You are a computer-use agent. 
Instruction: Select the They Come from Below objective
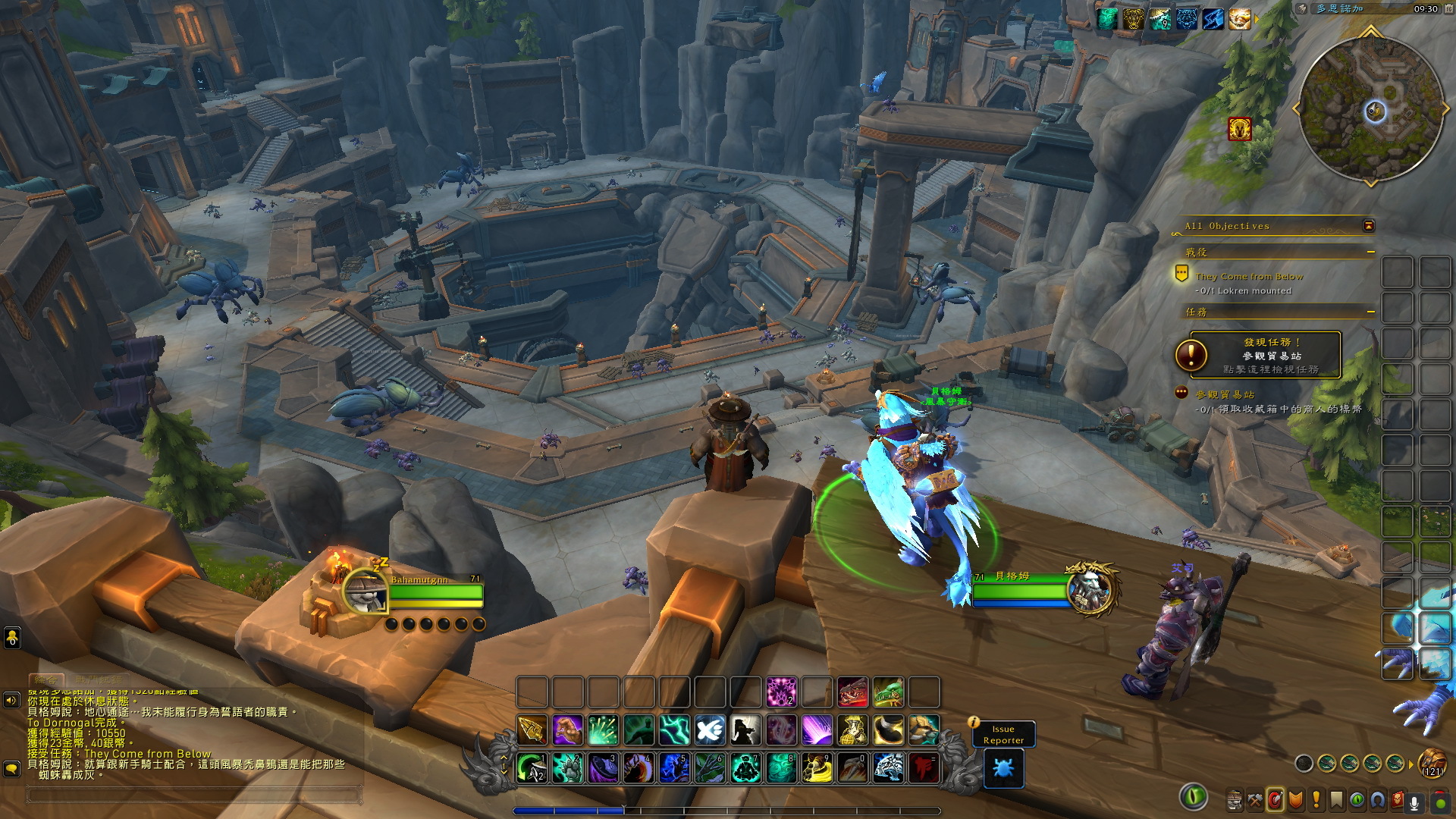click(x=1249, y=277)
